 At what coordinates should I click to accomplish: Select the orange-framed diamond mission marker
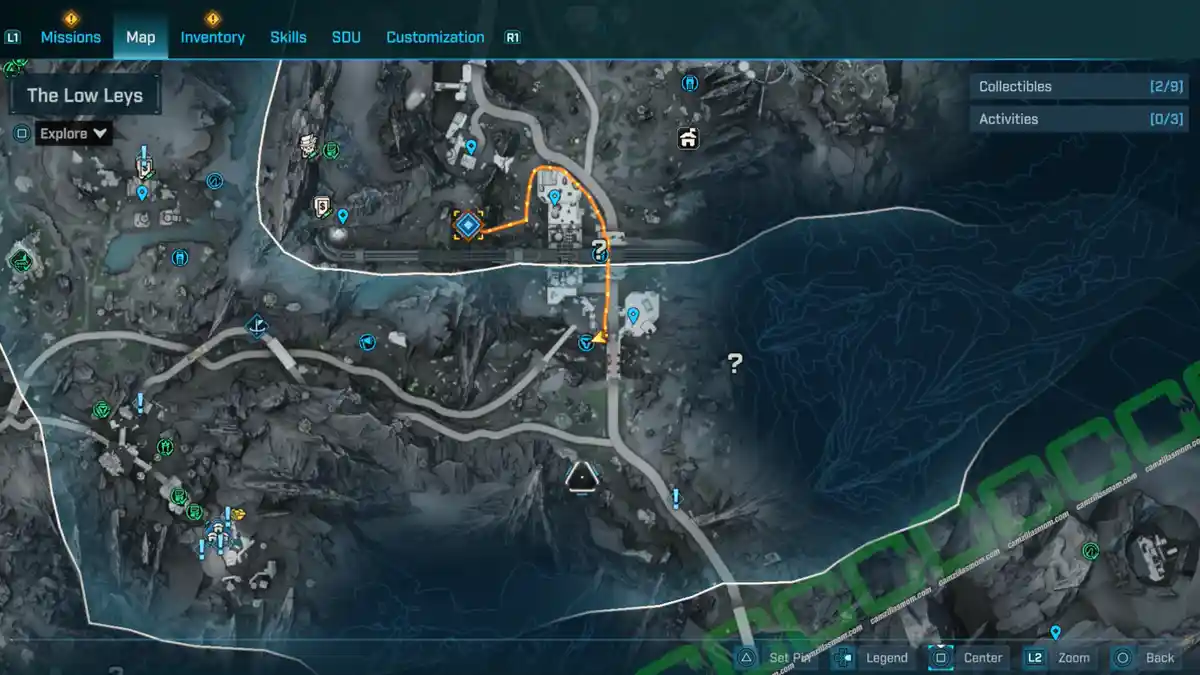point(467,225)
